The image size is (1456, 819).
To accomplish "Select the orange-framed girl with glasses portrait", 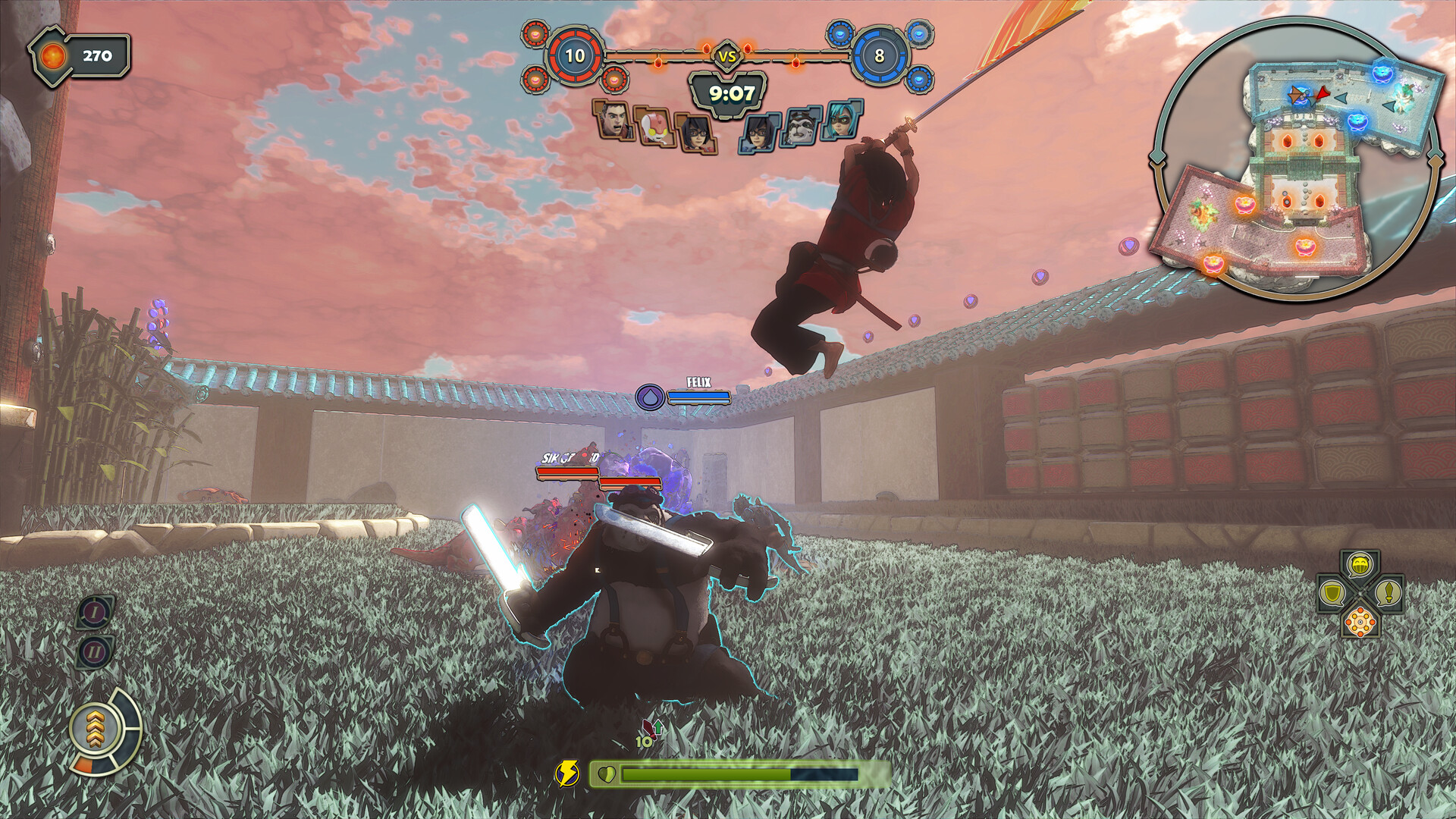I will (x=695, y=134).
